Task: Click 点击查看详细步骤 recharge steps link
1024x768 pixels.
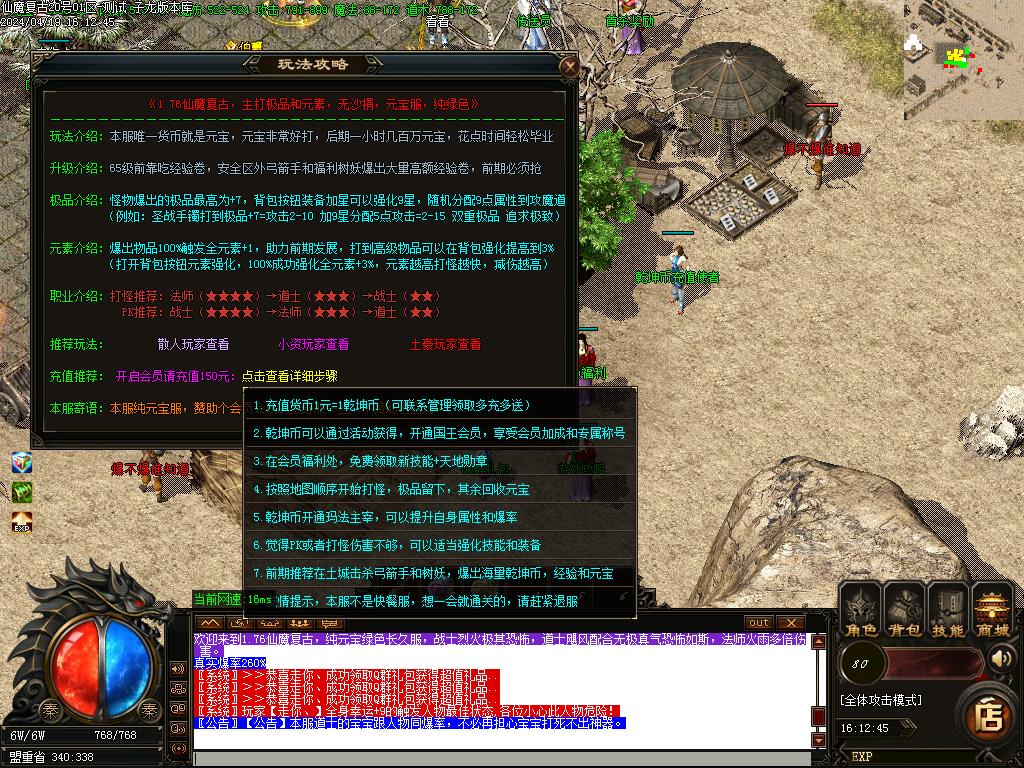Action: click(x=289, y=376)
